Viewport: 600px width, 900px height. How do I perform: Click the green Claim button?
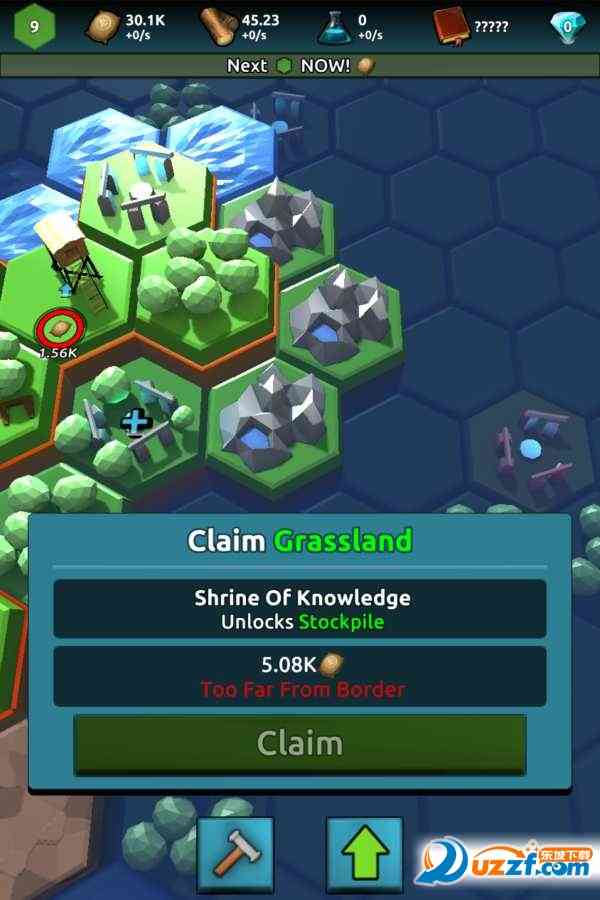tap(300, 744)
